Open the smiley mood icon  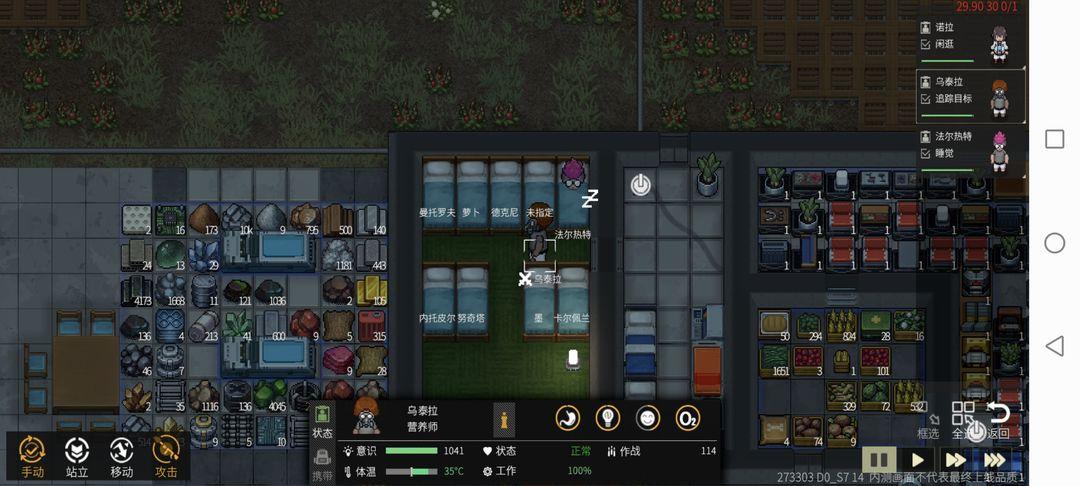point(648,418)
